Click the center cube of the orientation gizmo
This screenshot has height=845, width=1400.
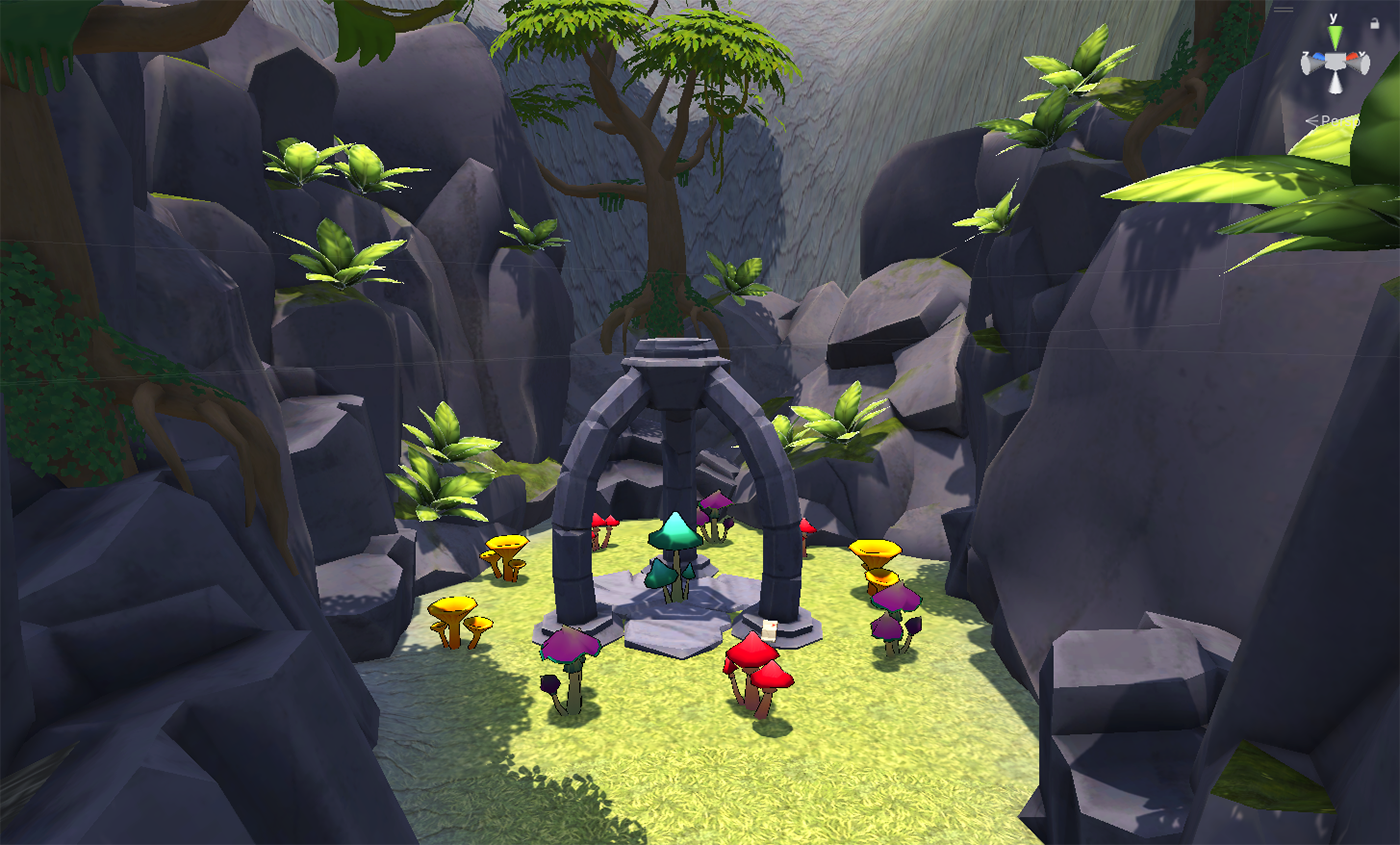tap(1334, 63)
